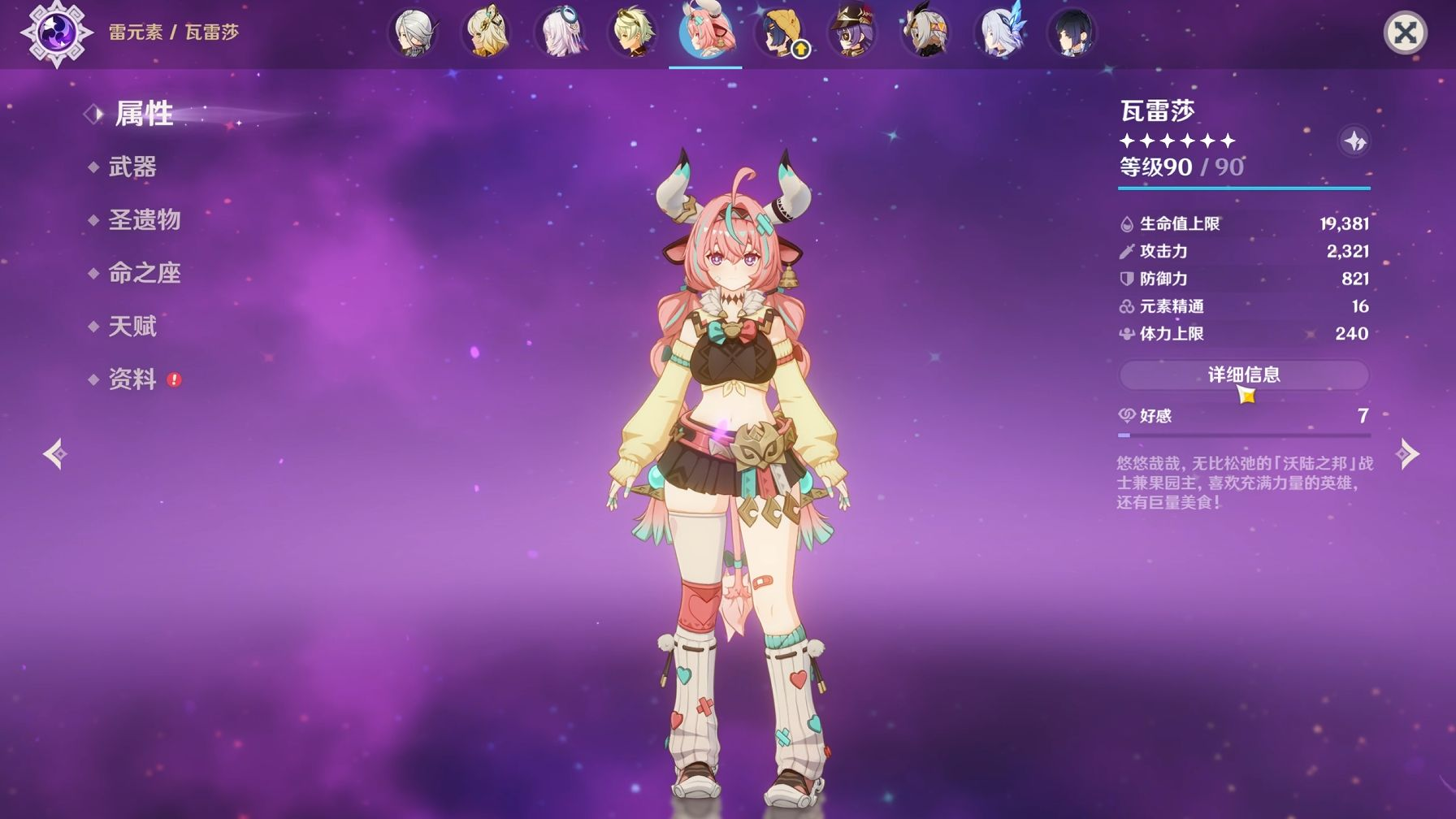Viewport: 1456px width, 819px height.
Task: Select the dark-haired character portrait at row end
Action: [x=1072, y=33]
